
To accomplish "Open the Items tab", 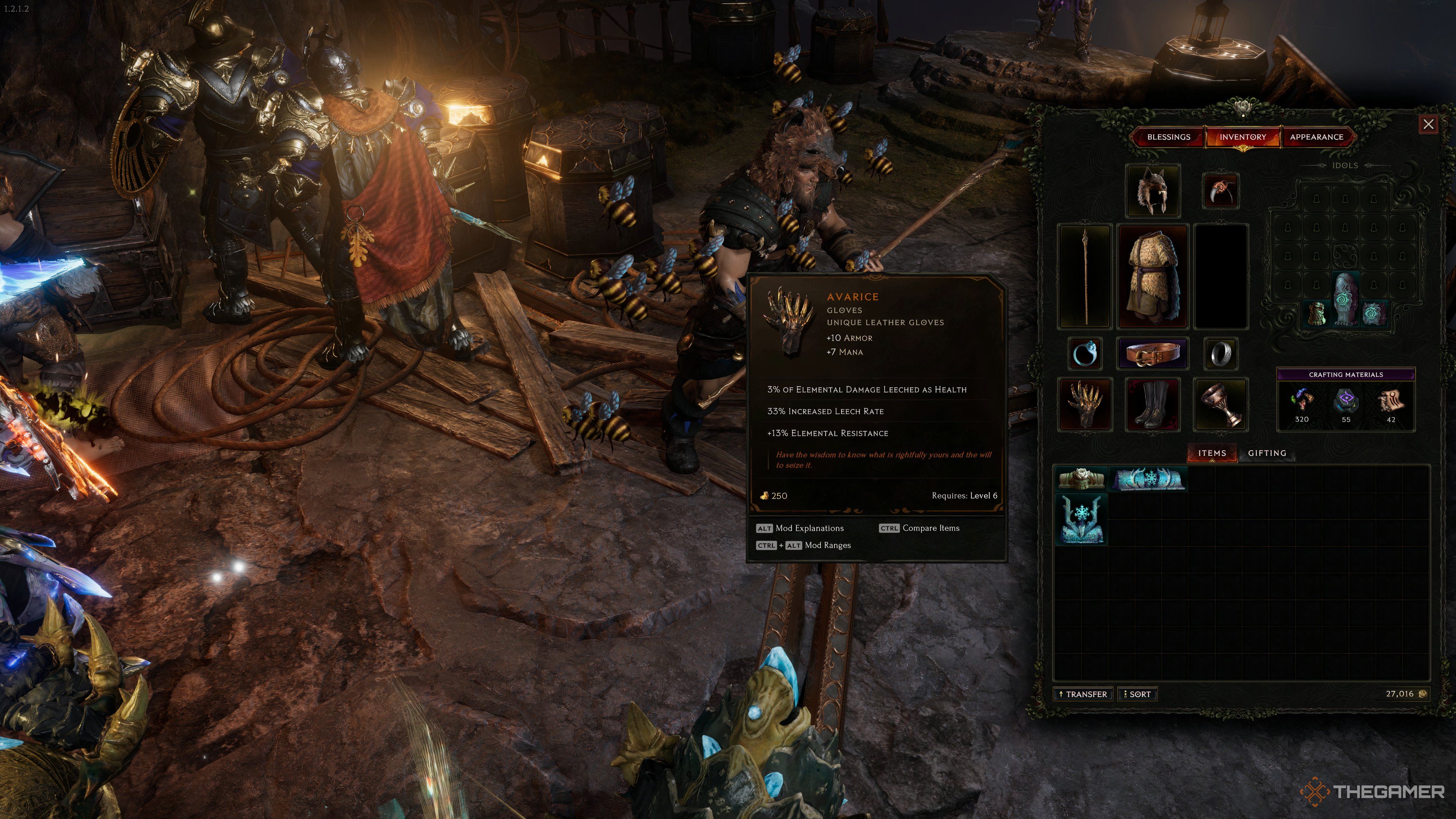I will click(x=1212, y=453).
